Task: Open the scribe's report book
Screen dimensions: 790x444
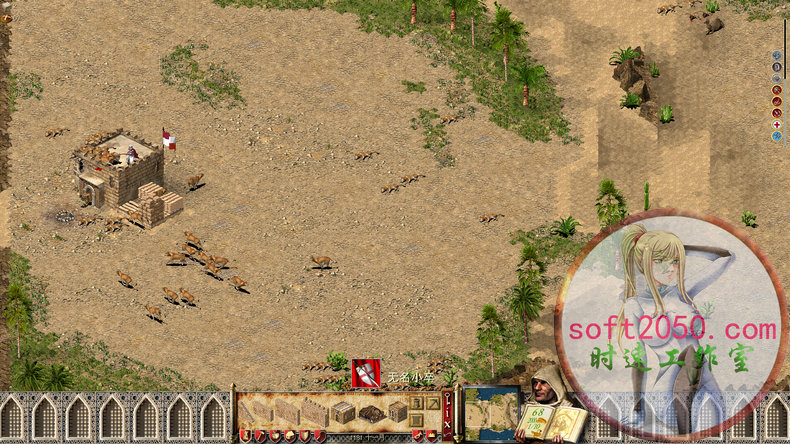Action: tap(551, 420)
